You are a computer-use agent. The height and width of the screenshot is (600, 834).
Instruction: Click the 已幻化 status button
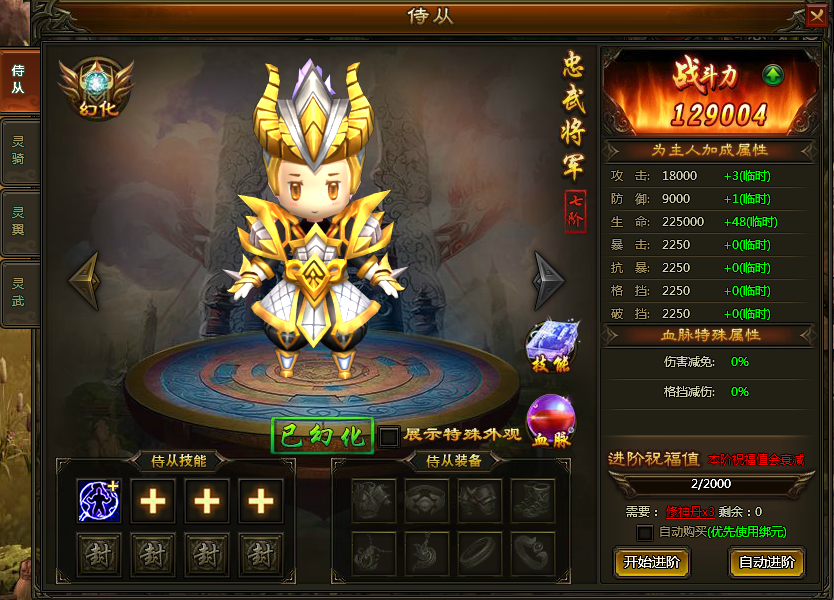[322, 436]
